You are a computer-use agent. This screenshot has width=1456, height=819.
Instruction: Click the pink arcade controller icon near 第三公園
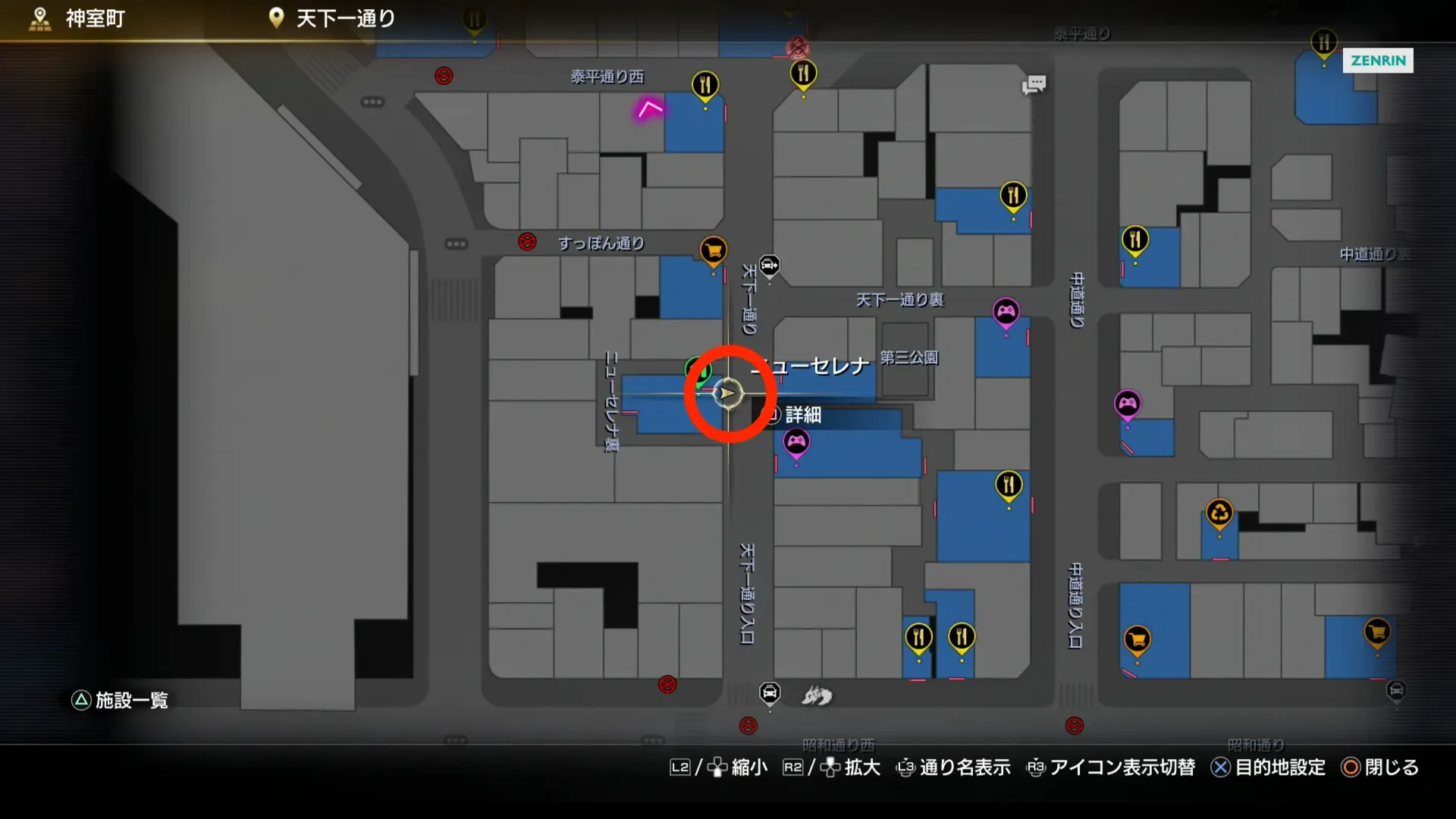coord(1006,311)
